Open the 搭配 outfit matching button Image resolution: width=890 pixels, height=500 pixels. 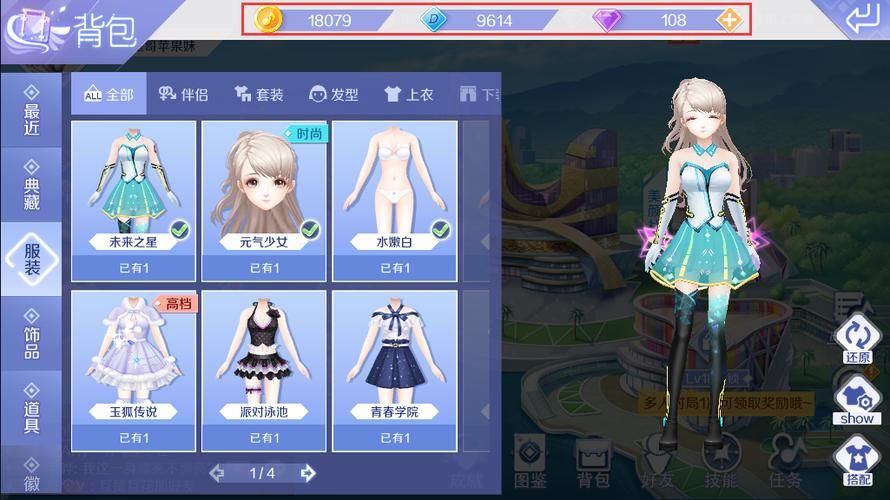(857, 460)
